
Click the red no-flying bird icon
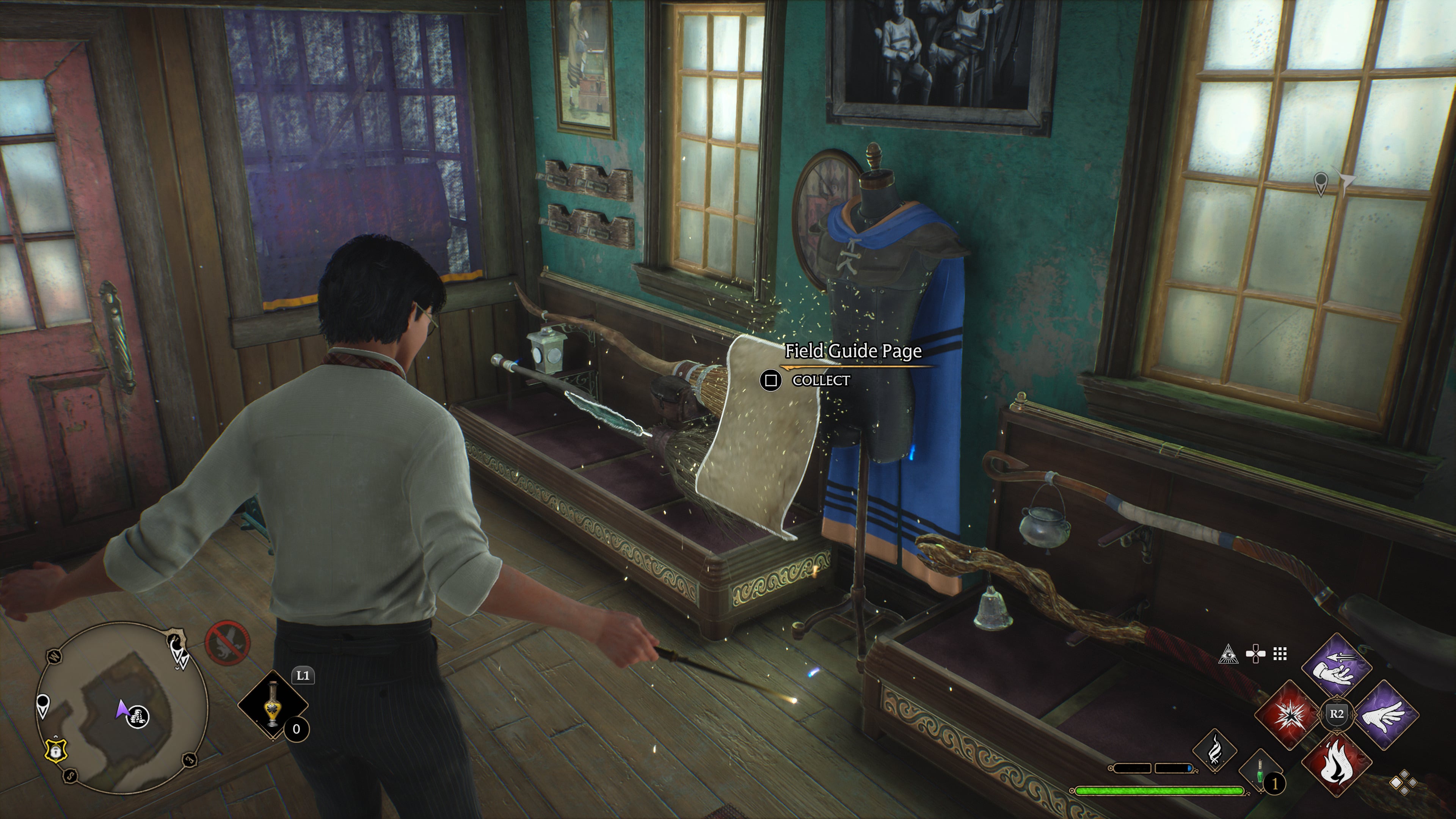click(227, 643)
